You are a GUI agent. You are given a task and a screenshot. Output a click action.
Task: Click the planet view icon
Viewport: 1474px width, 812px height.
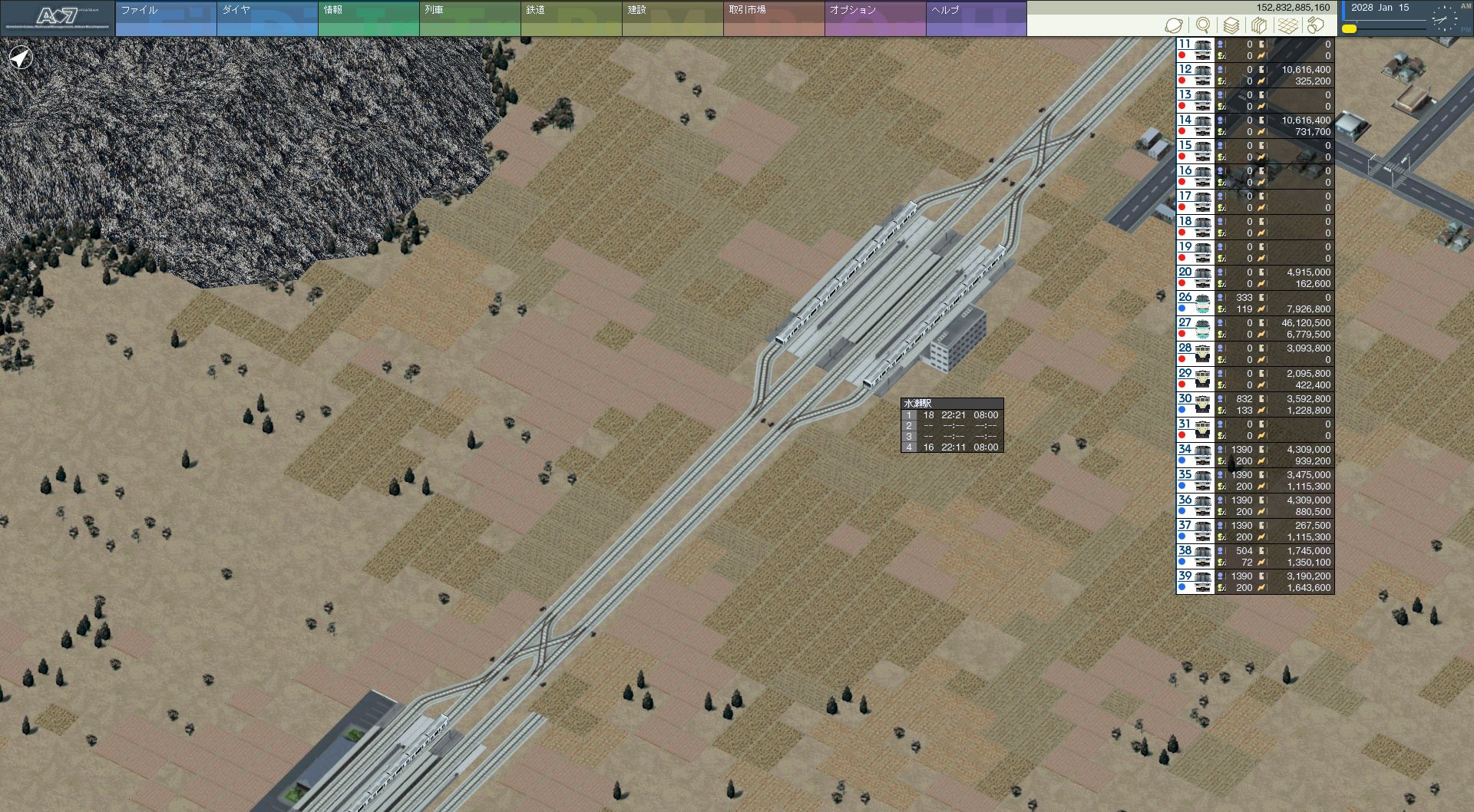pos(1173,25)
